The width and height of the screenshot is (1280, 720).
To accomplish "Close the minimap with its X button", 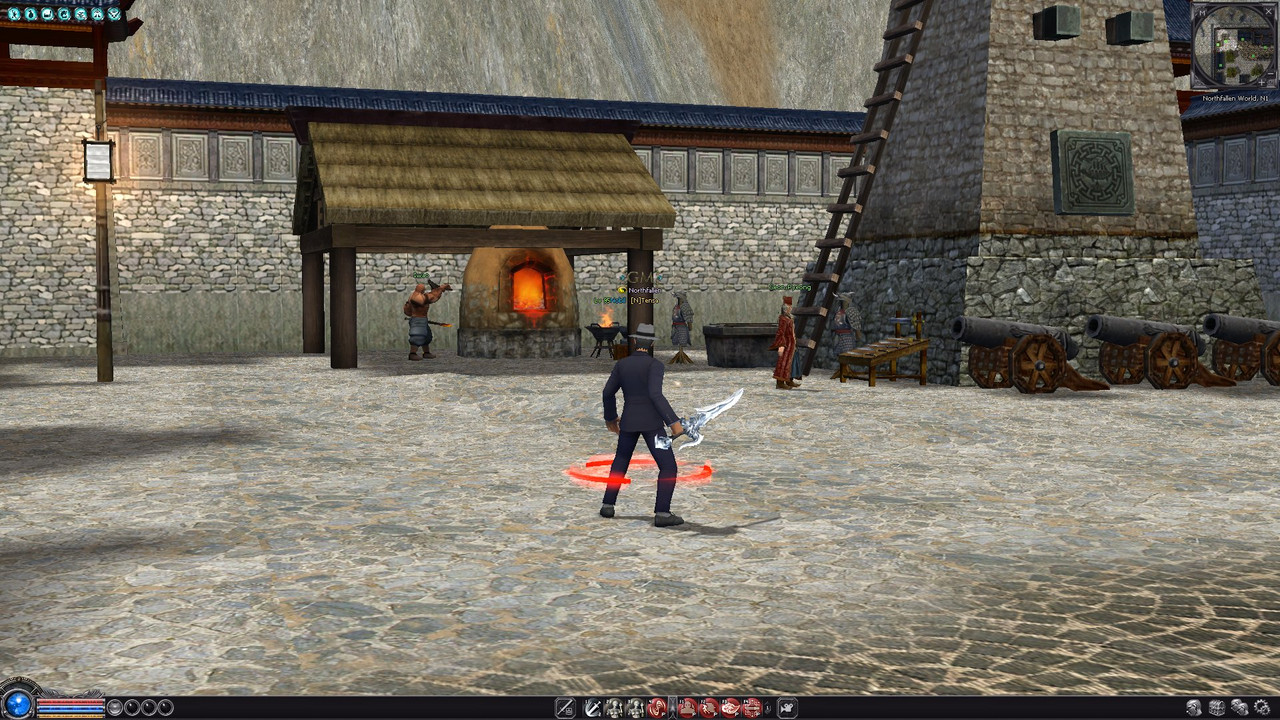I will pos(1268,12).
